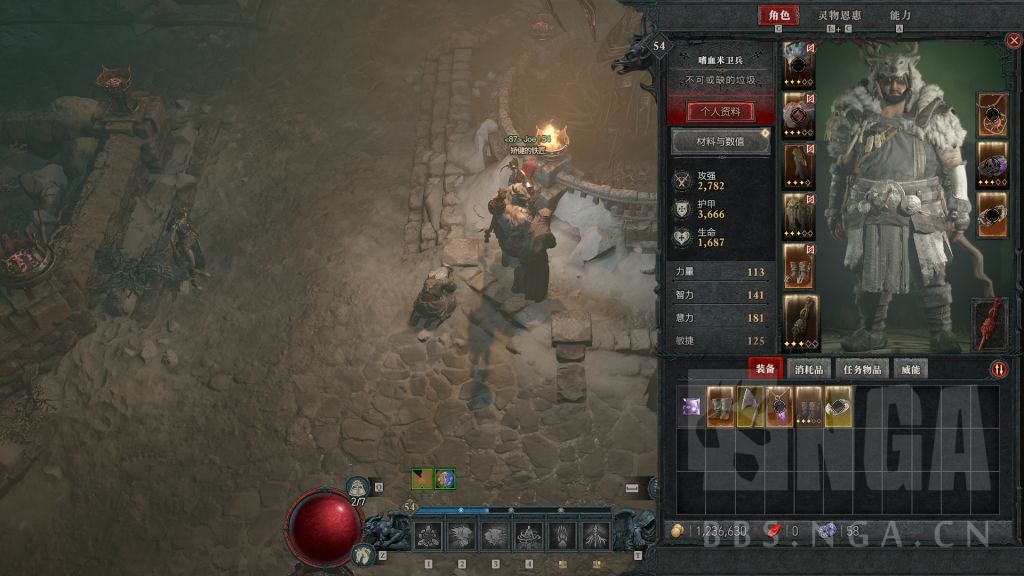Switch to the 威能 aspects tab
This screenshot has height=576, width=1024.
tap(910, 369)
